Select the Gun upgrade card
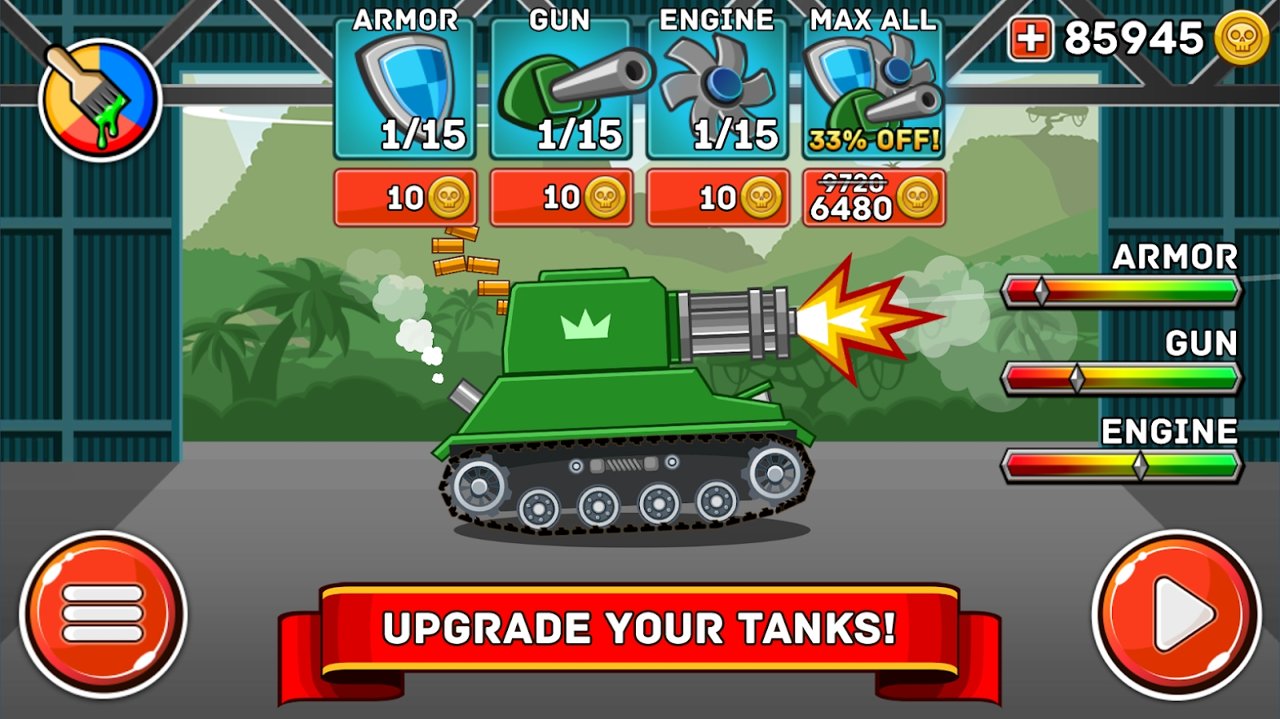 pyautogui.click(x=561, y=90)
